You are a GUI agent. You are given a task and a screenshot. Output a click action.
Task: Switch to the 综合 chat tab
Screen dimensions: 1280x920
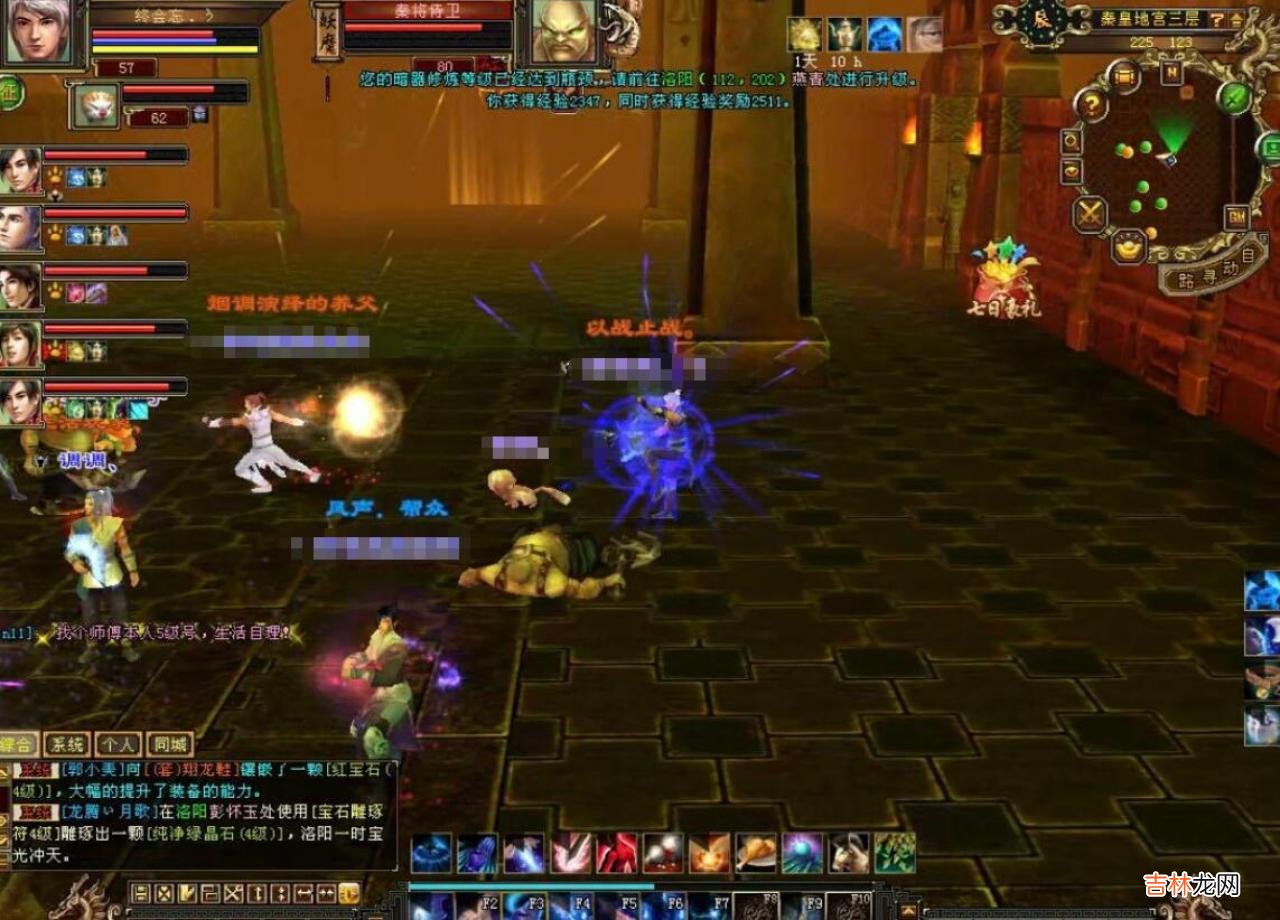coord(19,744)
